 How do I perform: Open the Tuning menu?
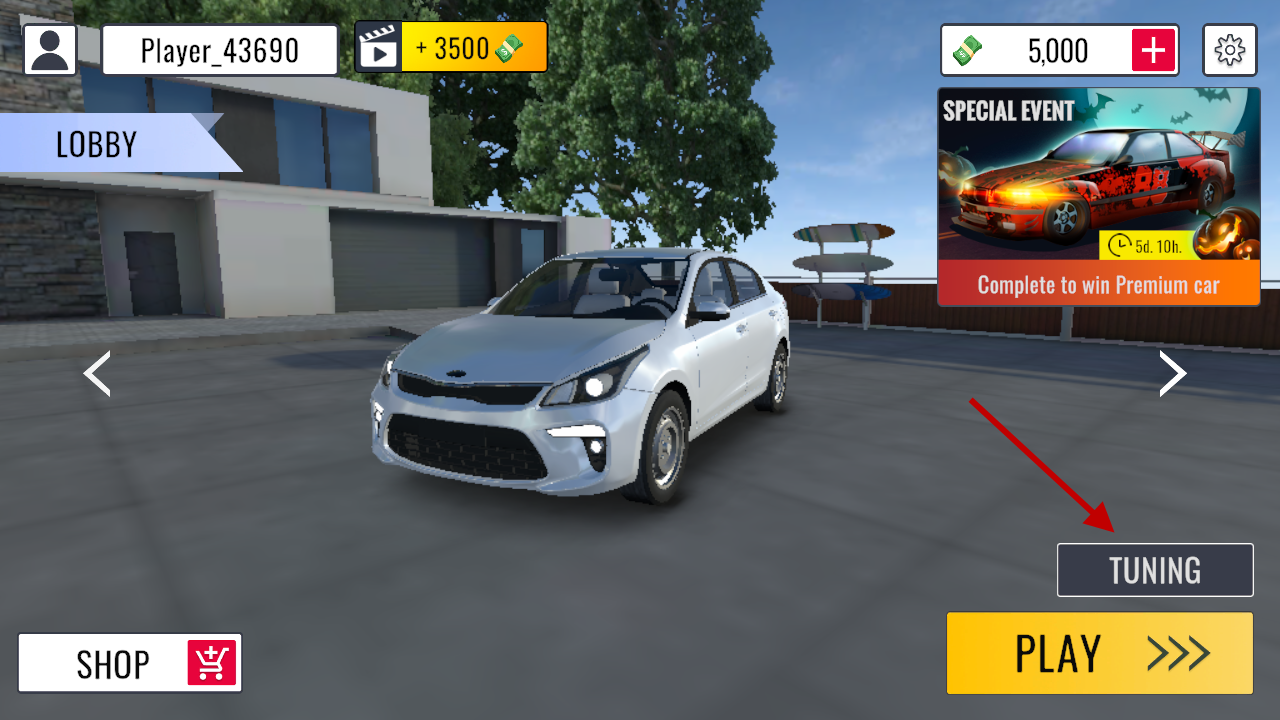[x=1154, y=570]
